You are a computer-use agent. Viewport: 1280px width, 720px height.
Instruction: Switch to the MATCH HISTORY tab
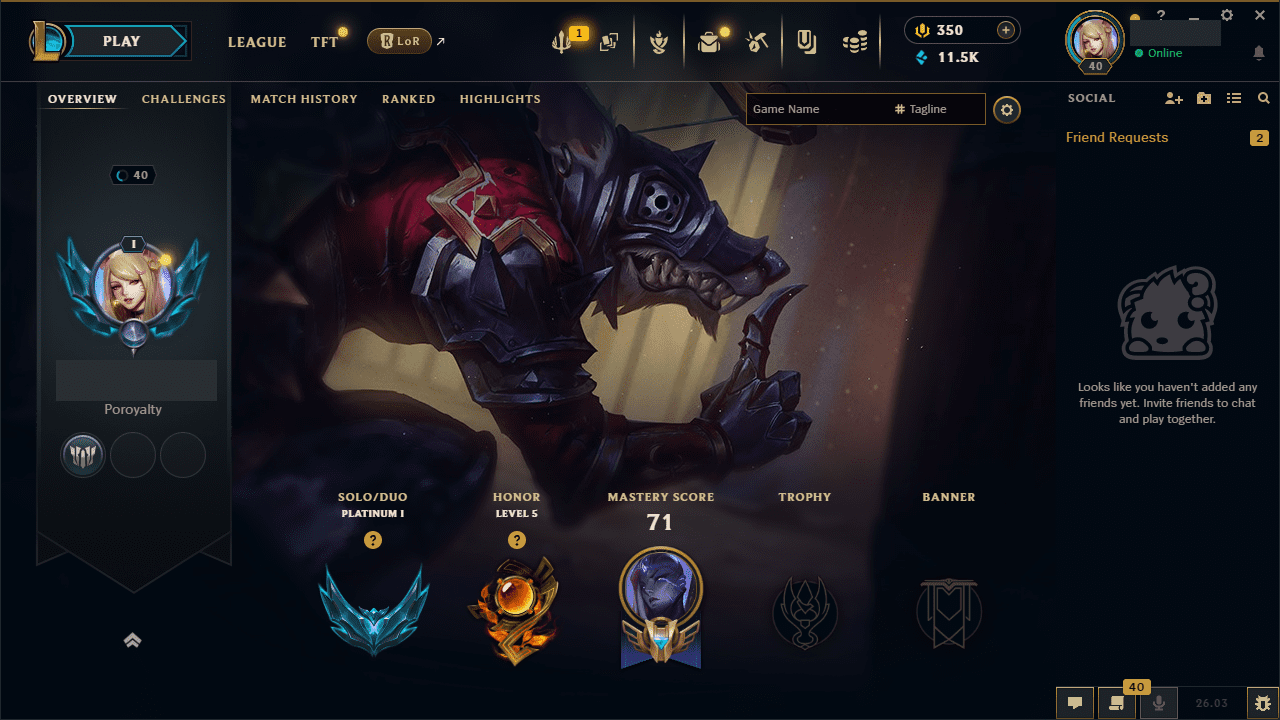pyautogui.click(x=304, y=99)
